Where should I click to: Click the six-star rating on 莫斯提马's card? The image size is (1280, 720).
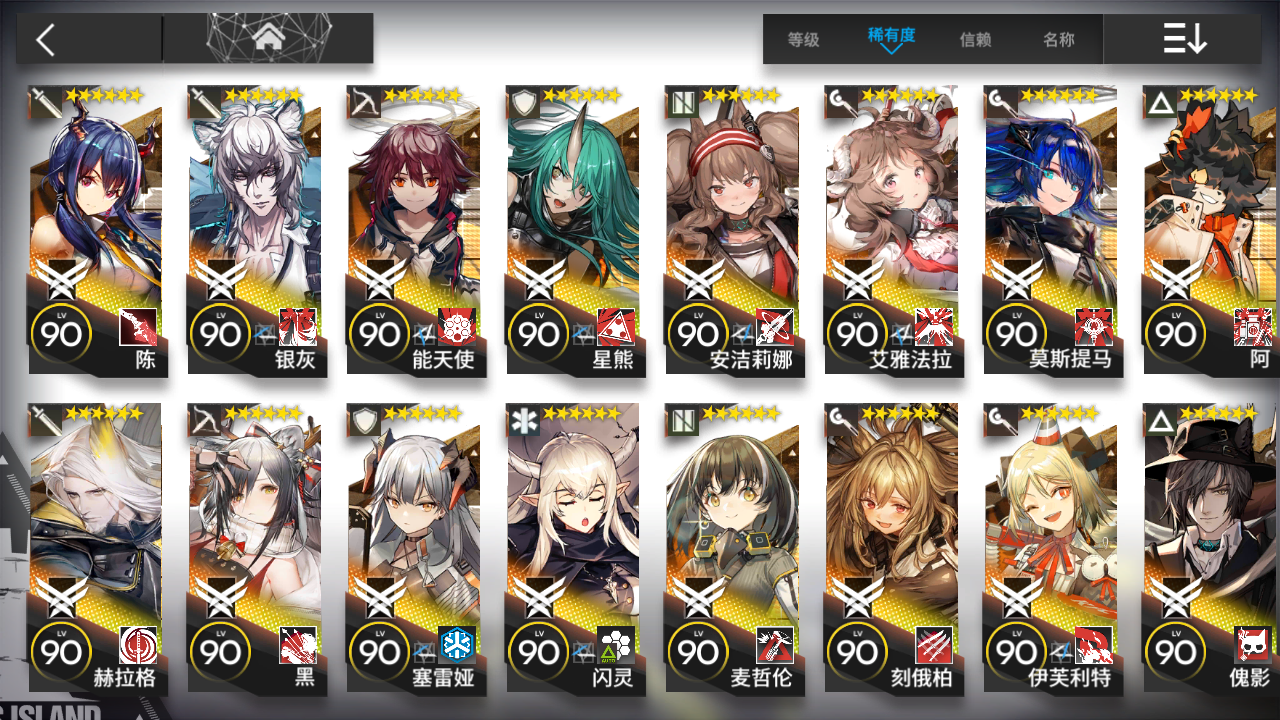pos(1060,95)
